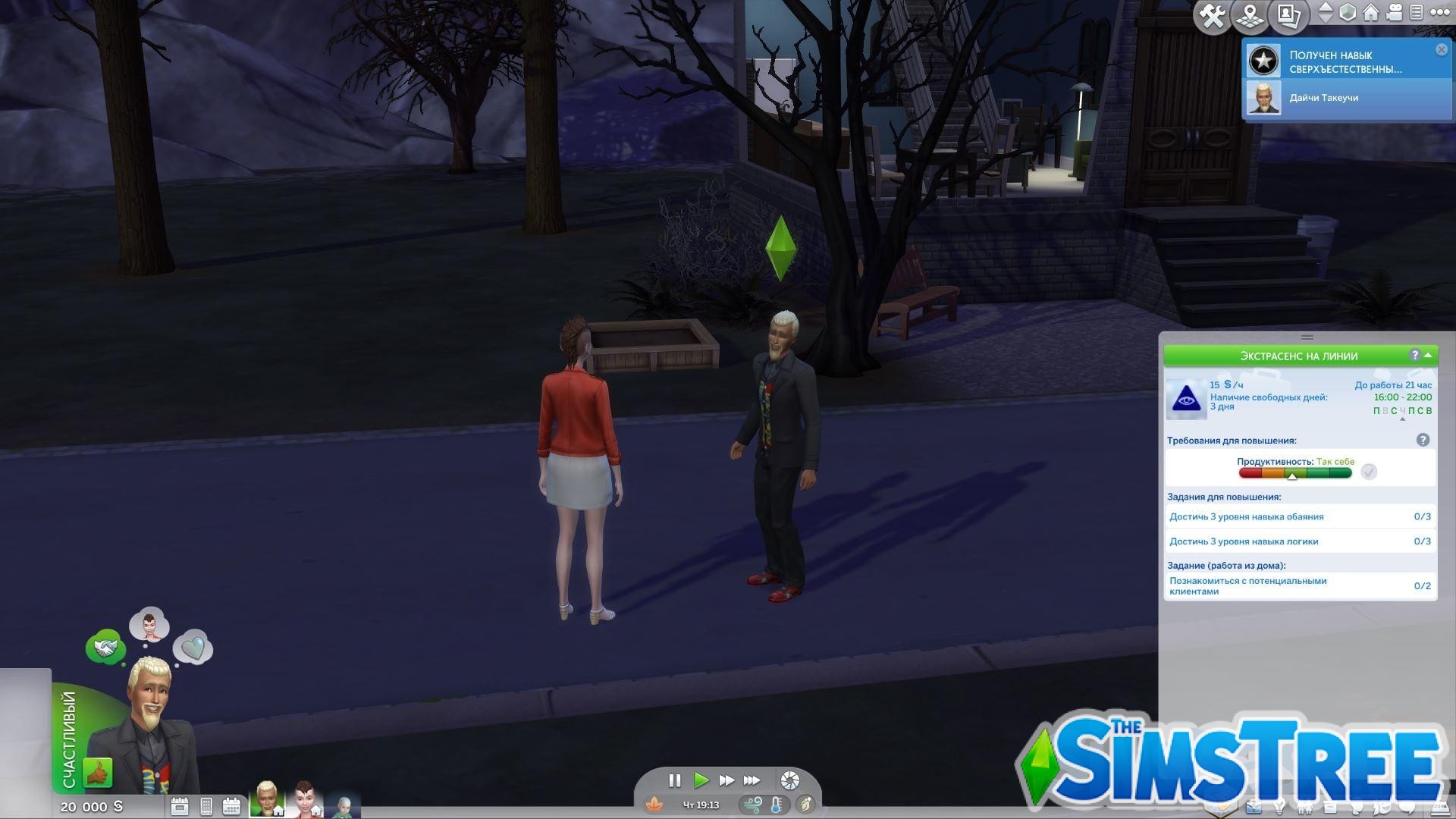
Task: Open the three-dots more options menu
Action: (1440, 13)
